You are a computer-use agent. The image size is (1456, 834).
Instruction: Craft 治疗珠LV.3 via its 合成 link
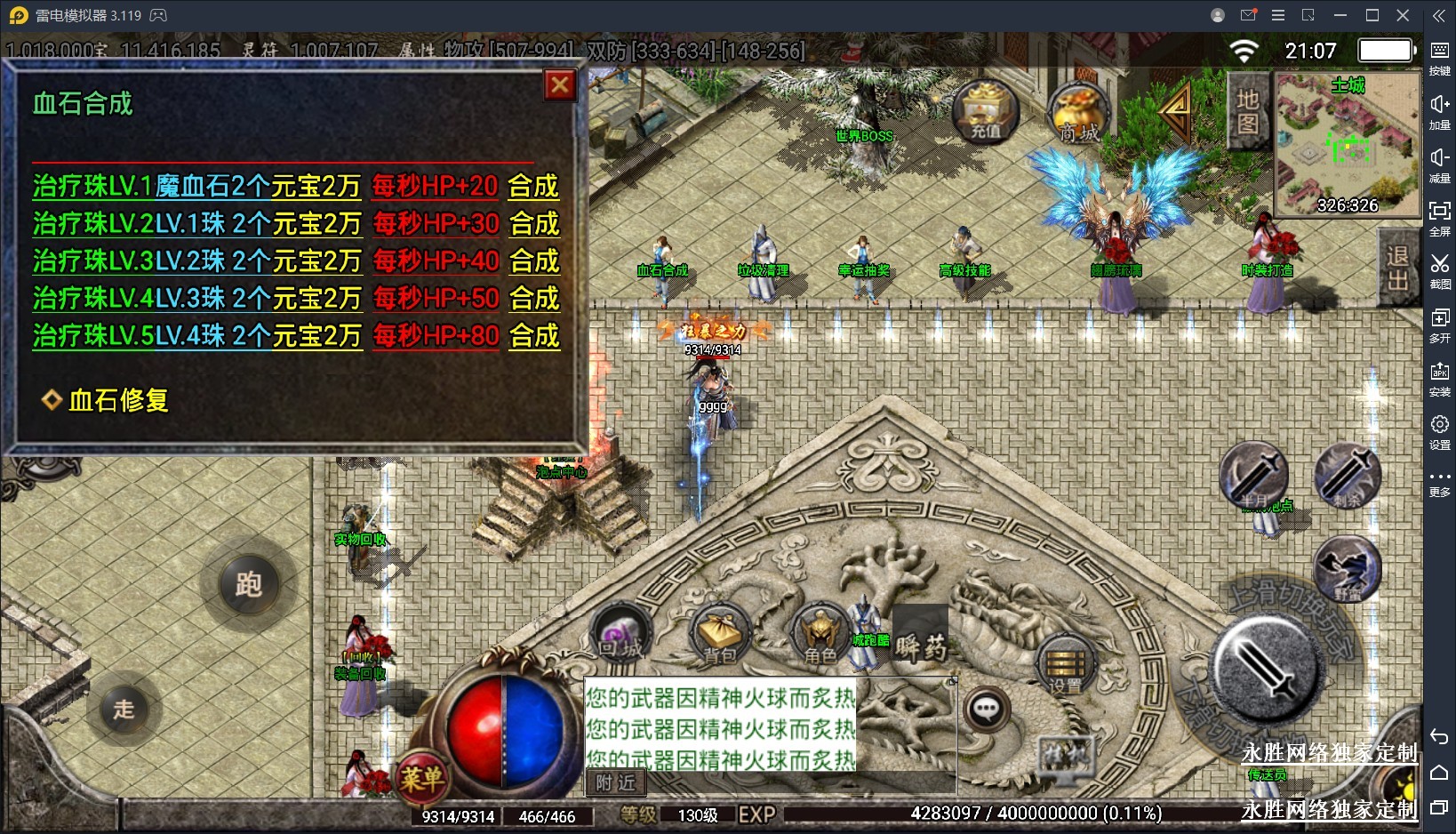(x=534, y=261)
